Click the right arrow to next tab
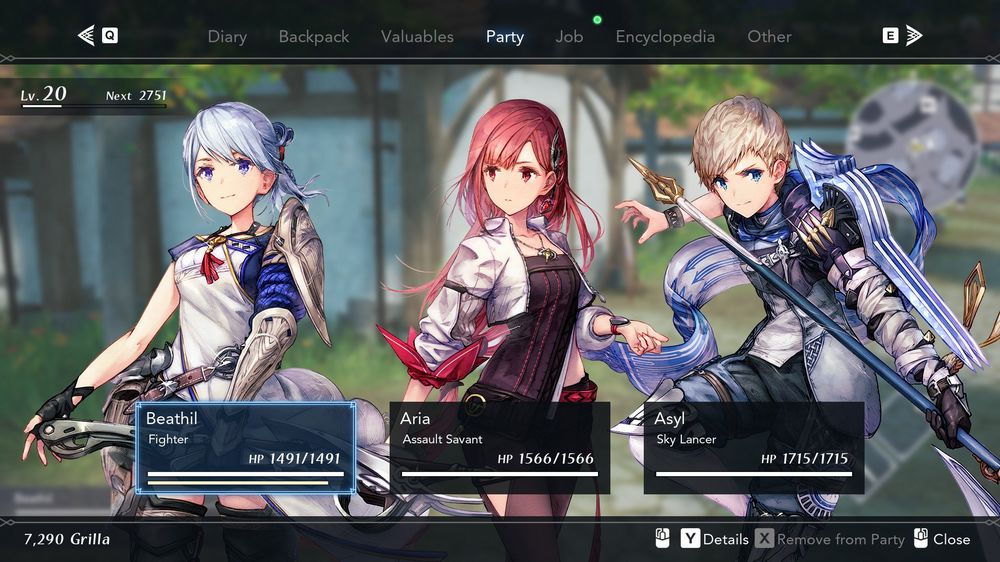 coord(913,36)
